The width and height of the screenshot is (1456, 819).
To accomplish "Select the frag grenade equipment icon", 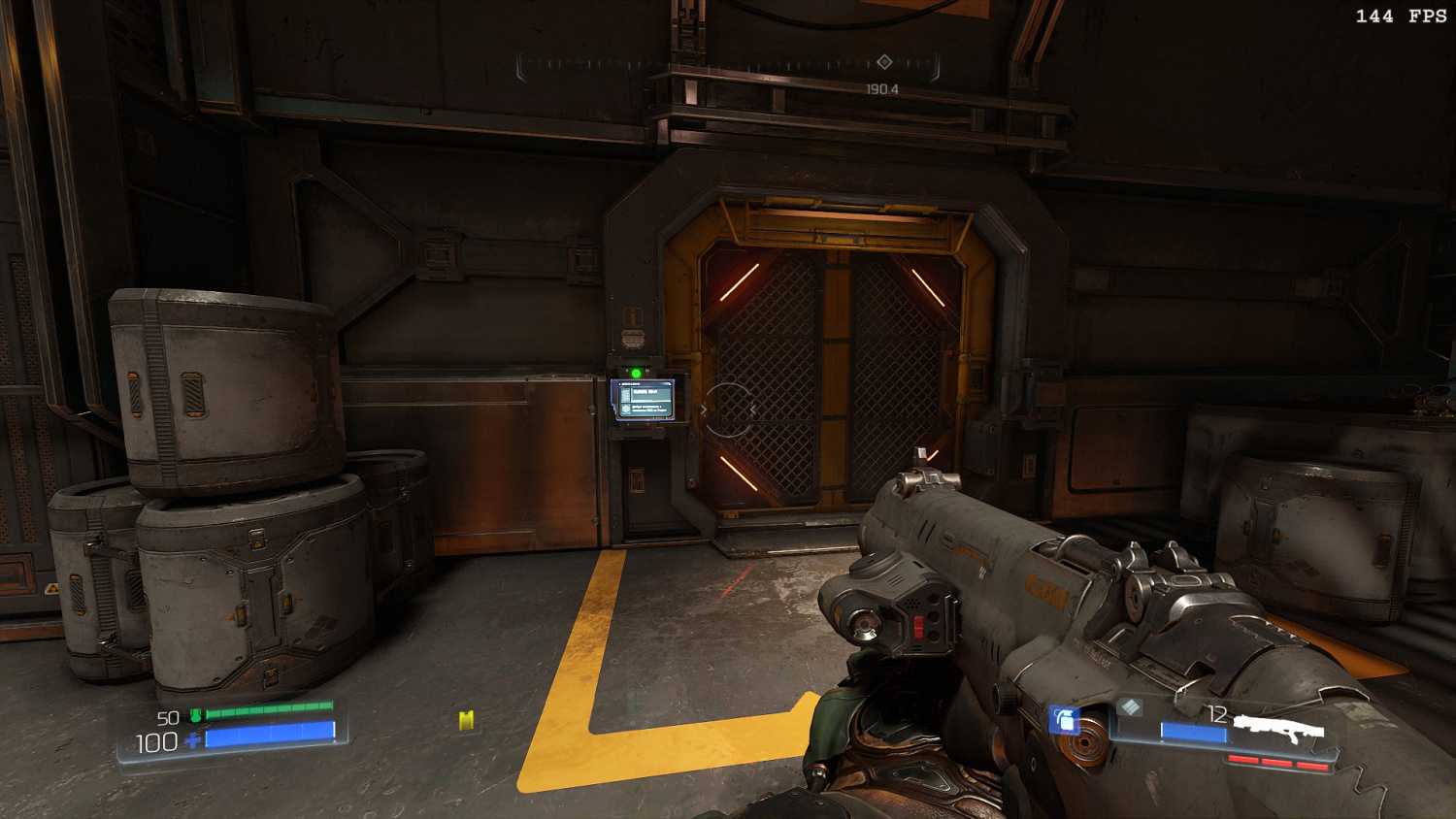I will point(1065,719).
